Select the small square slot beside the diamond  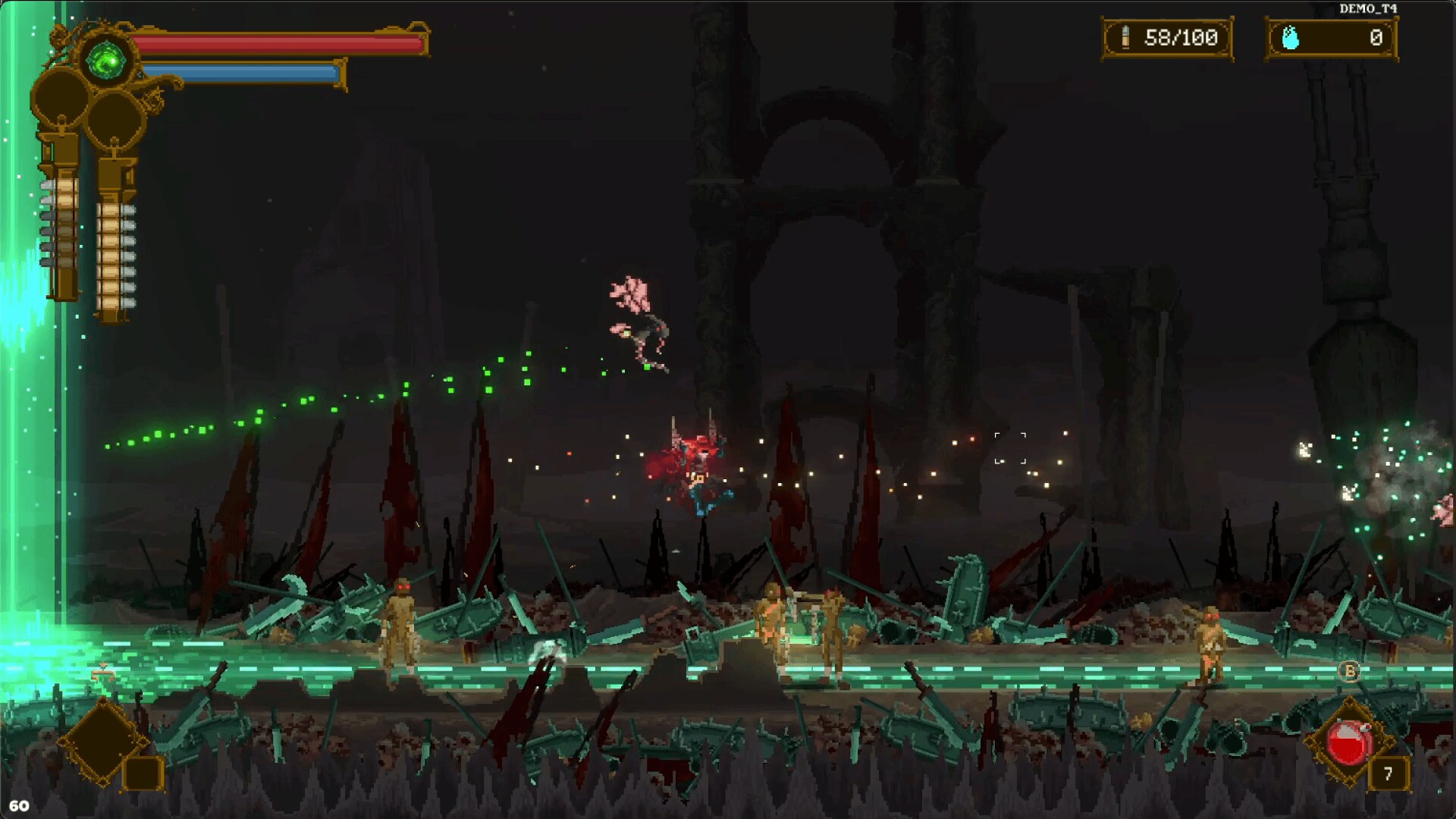coord(143,773)
